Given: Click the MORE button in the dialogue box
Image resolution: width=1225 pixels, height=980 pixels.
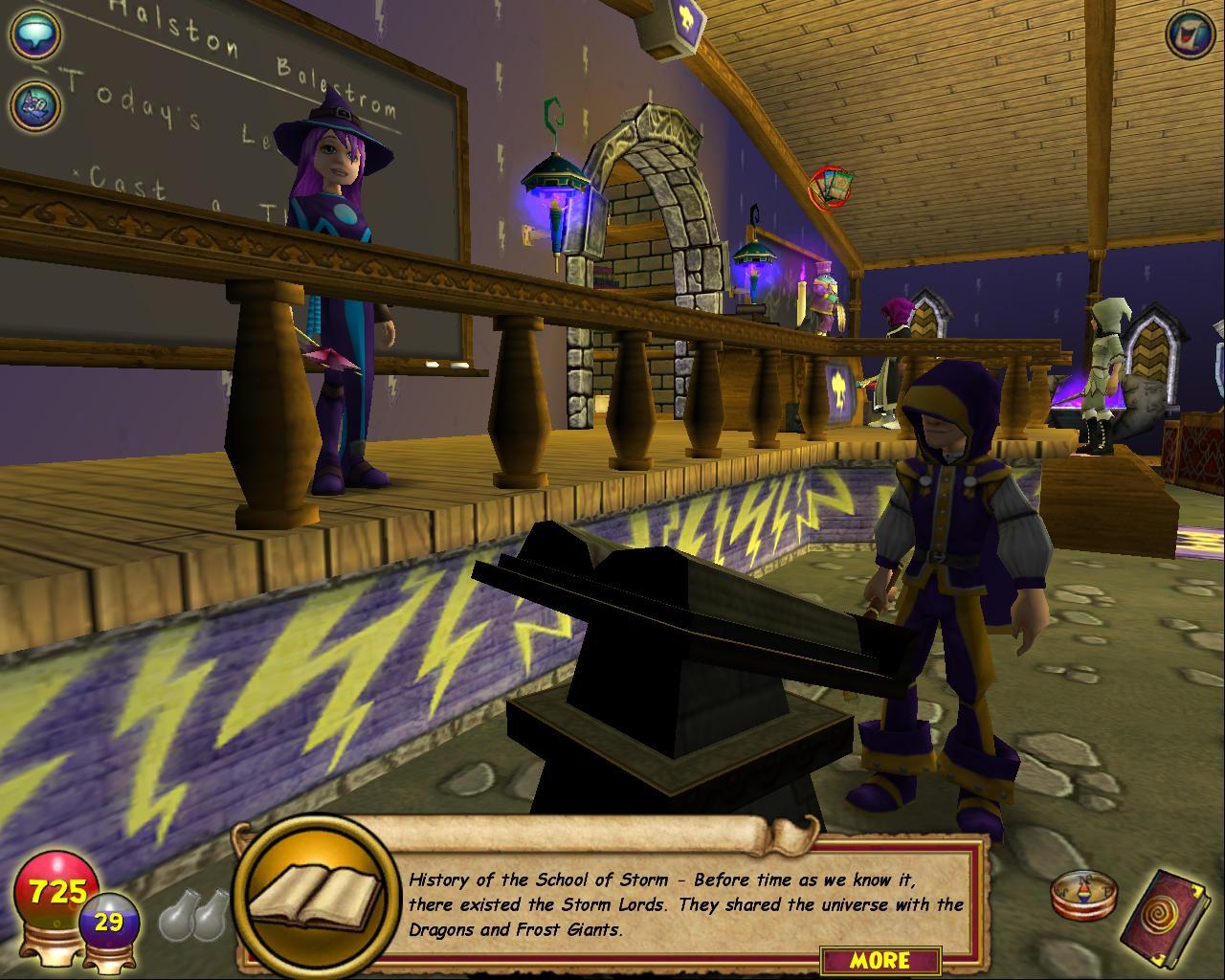Looking at the screenshot, I should coord(880,960).
